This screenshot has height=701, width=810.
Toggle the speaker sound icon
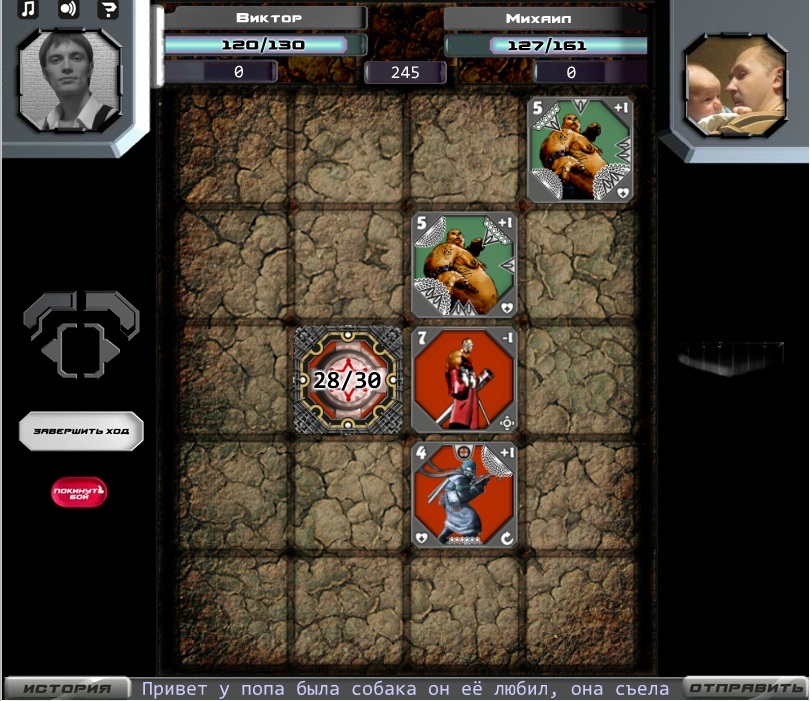coord(68,10)
